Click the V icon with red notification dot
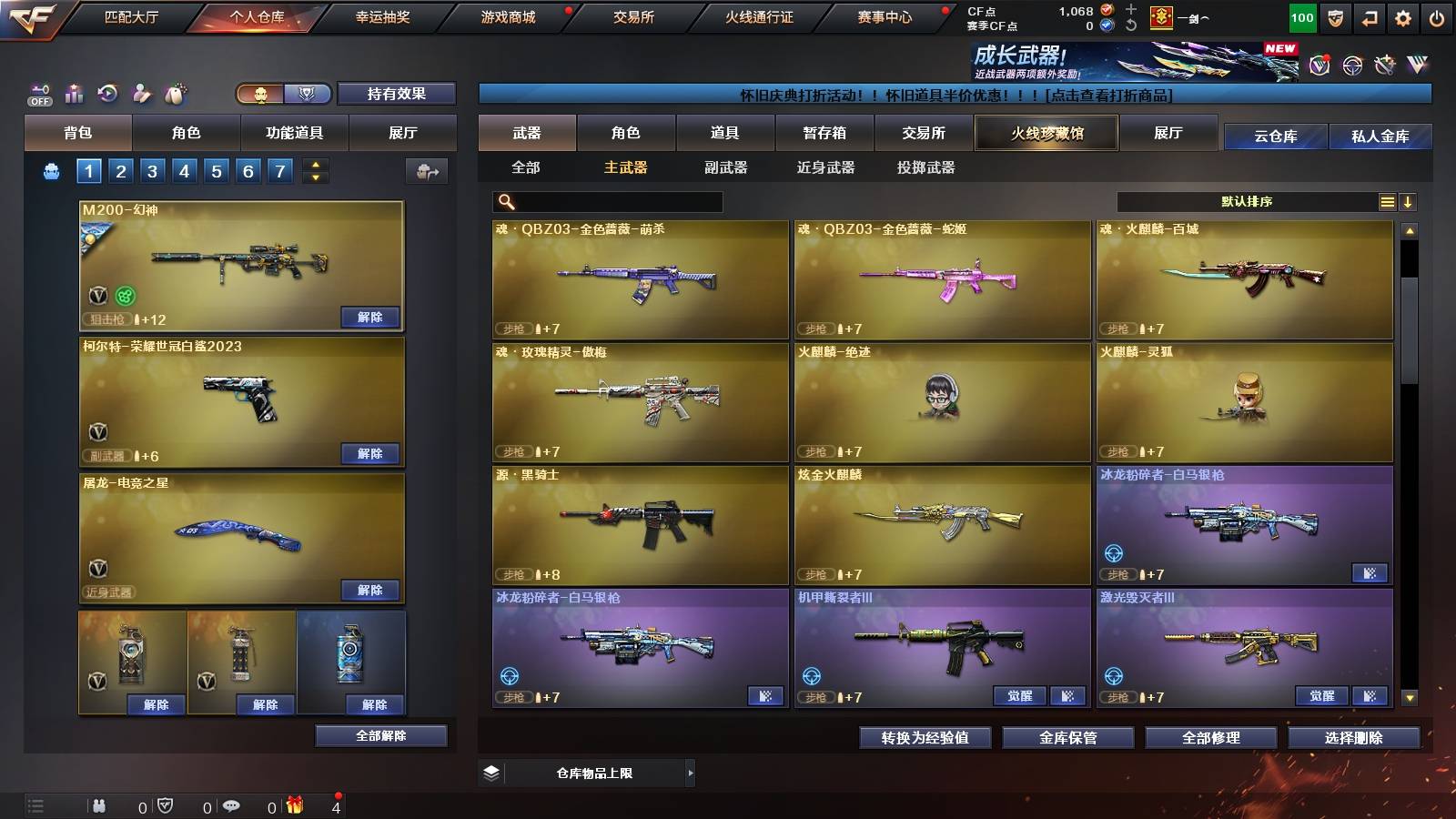Screen dimensions: 1456x819 point(1318,66)
